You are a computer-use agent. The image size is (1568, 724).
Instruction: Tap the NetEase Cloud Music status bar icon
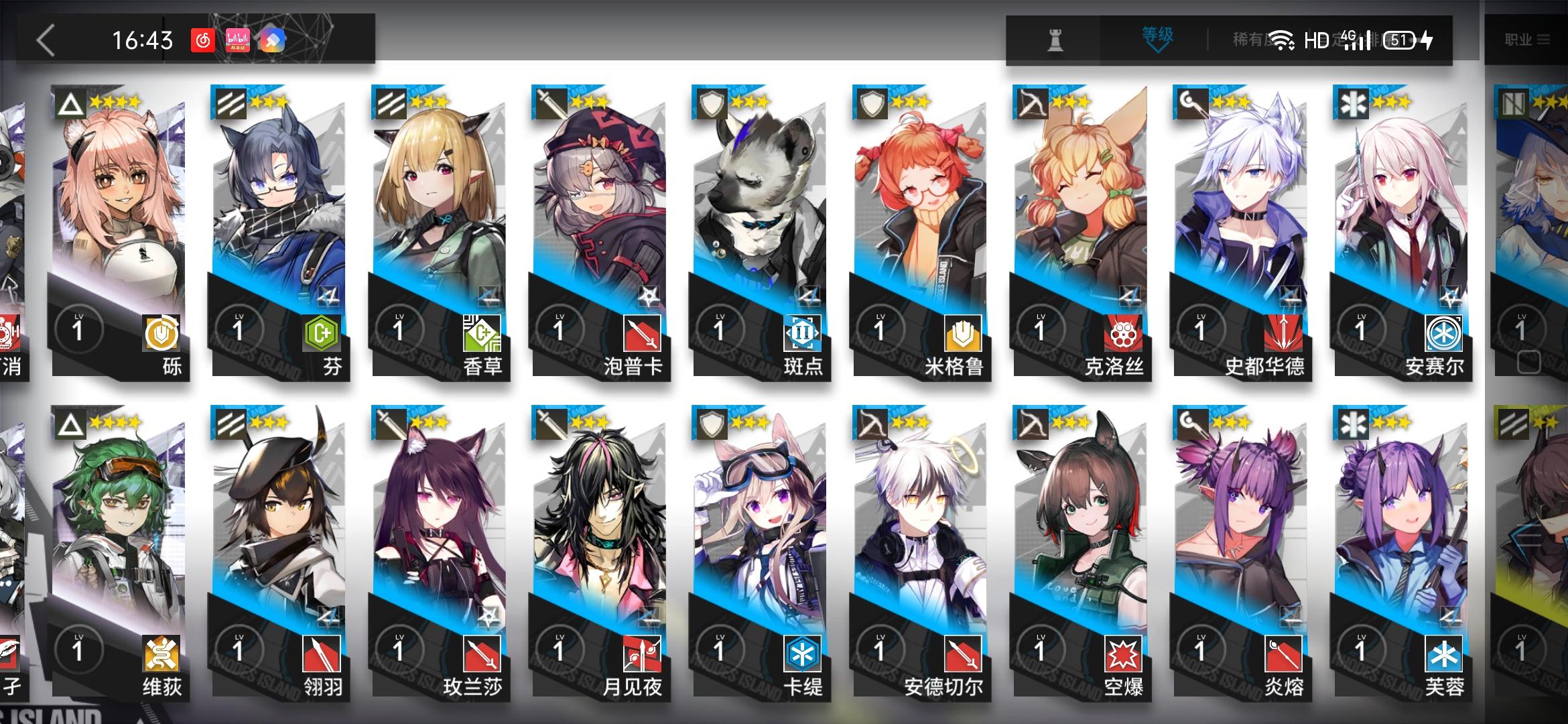203,40
